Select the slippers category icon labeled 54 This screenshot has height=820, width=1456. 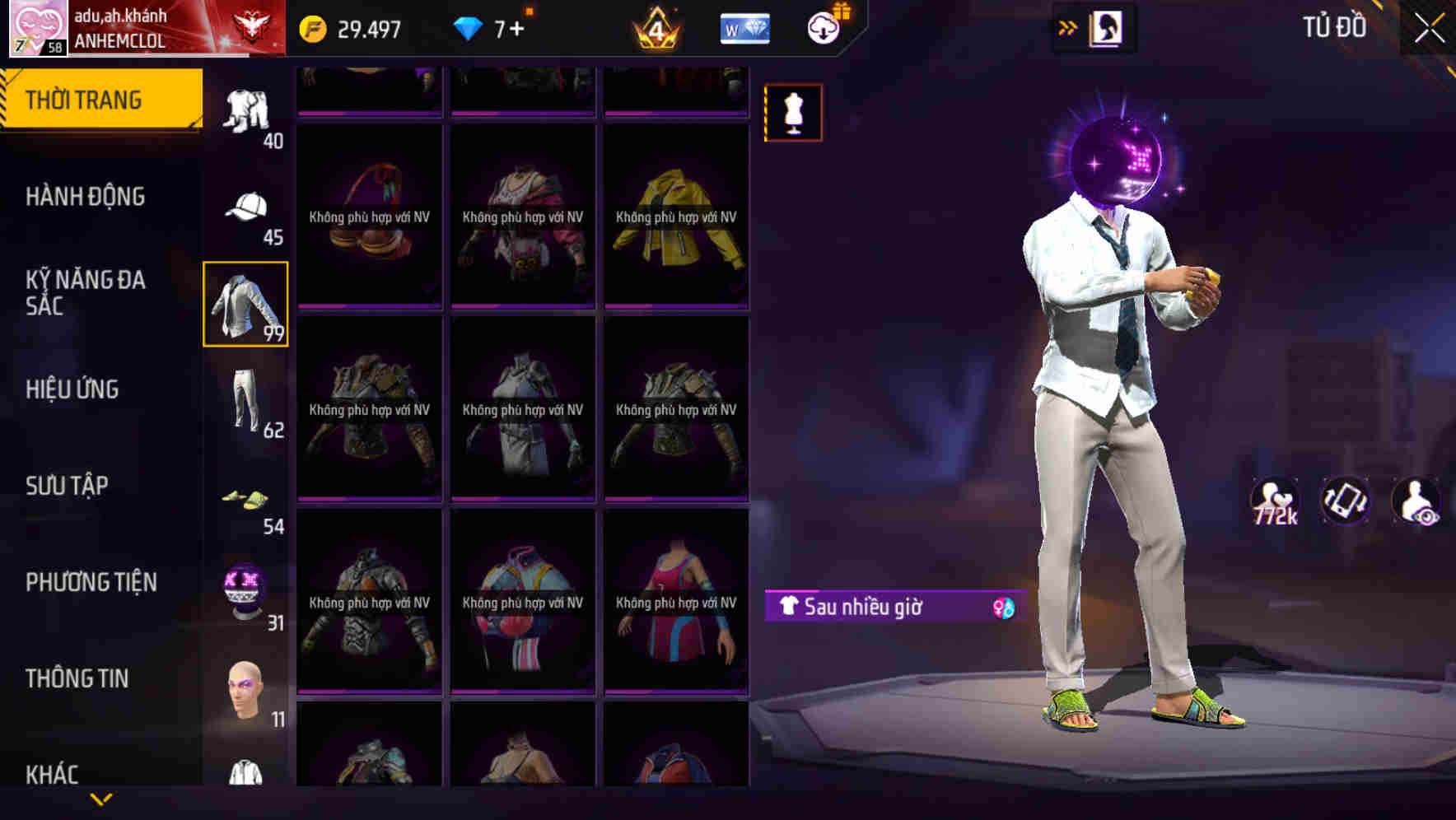(245, 498)
